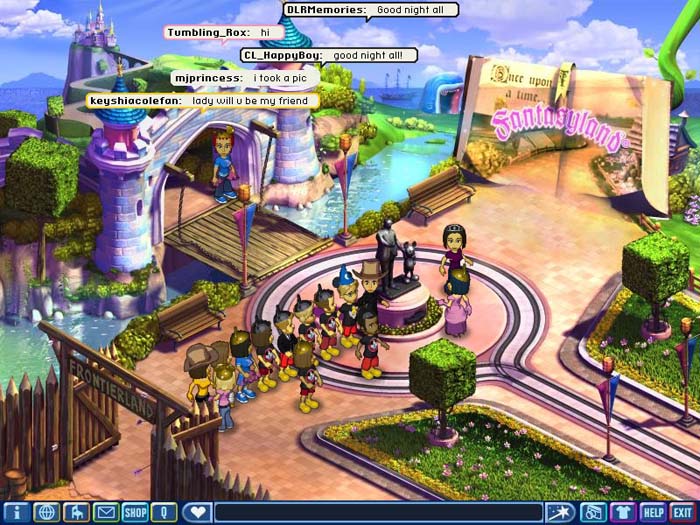Click the EXIT button
700x525 pixels.
pos(683,512)
